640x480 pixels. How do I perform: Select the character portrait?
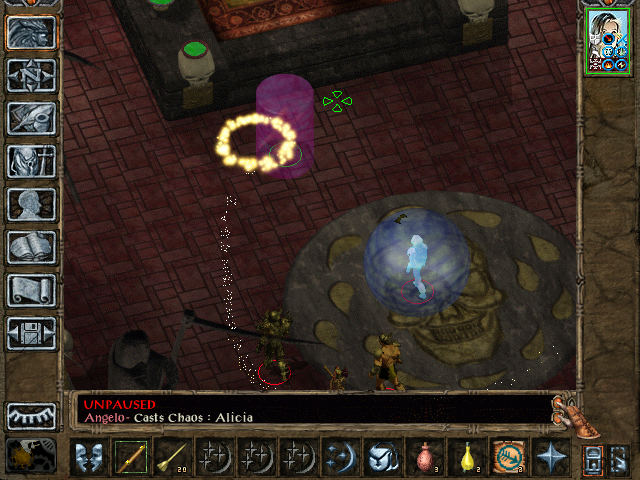click(x=607, y=42)
